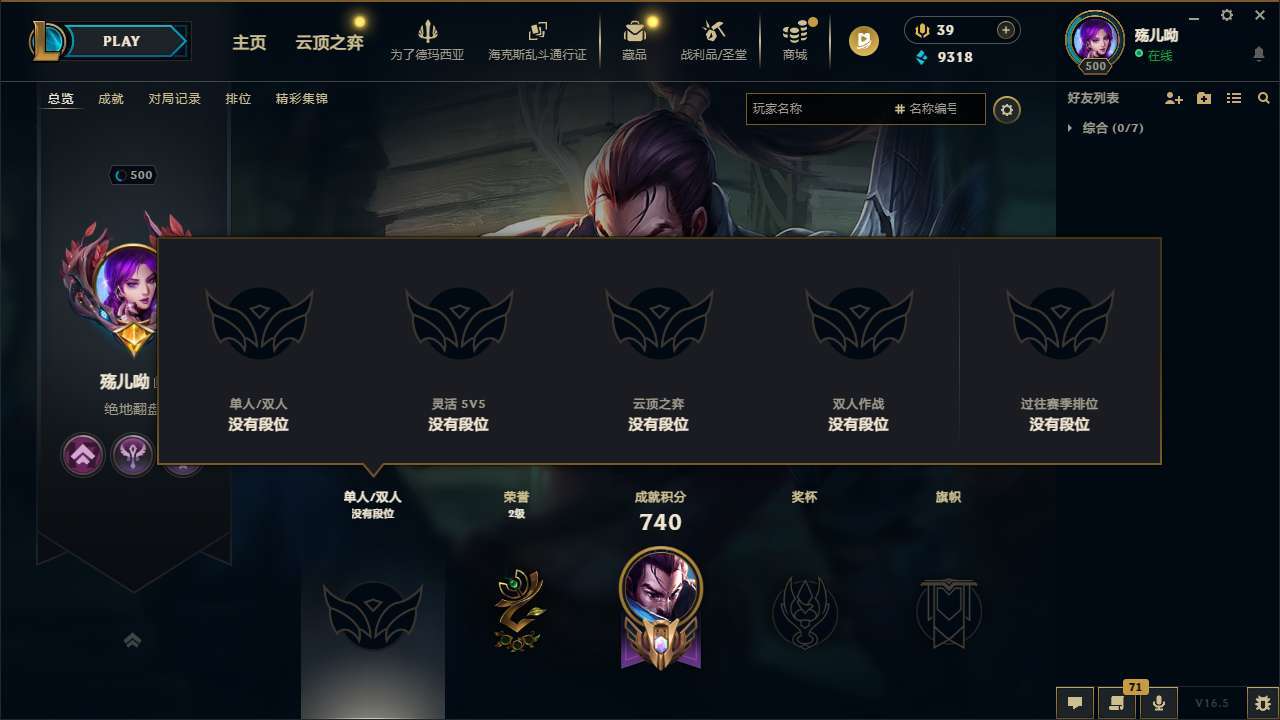Open the 海克斯乱斗通行证 battle pass

(x=537, y=40)
